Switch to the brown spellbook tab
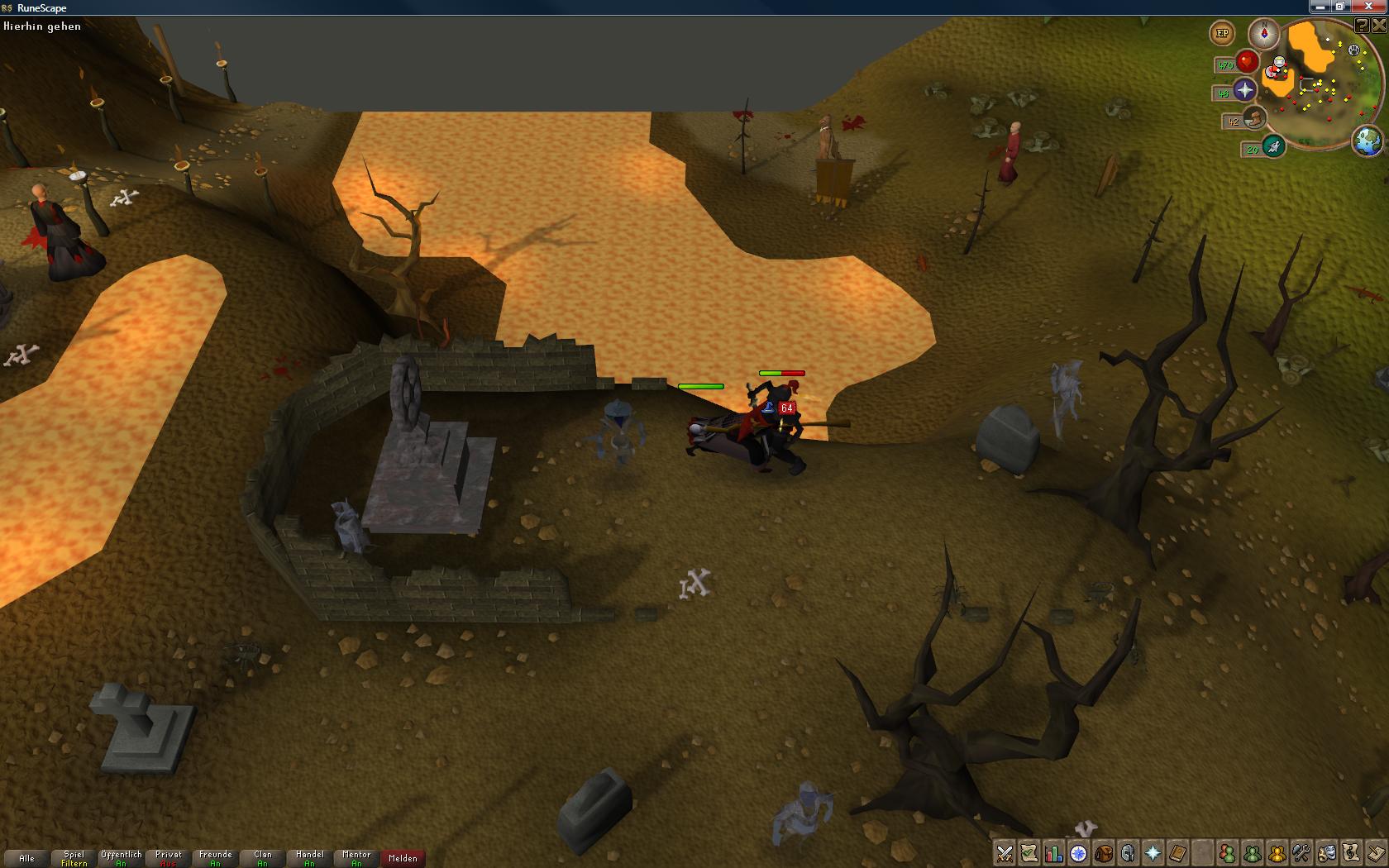The width and height of the screenshot is (1389, 868). (1177, 853)
